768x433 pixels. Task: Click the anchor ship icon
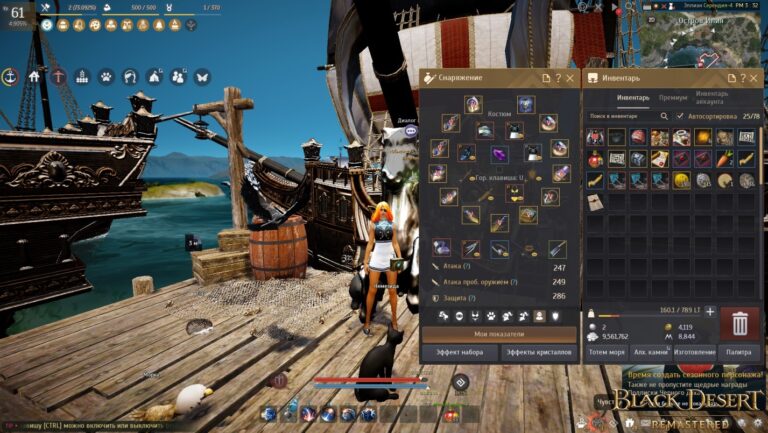tap(11, 76)
